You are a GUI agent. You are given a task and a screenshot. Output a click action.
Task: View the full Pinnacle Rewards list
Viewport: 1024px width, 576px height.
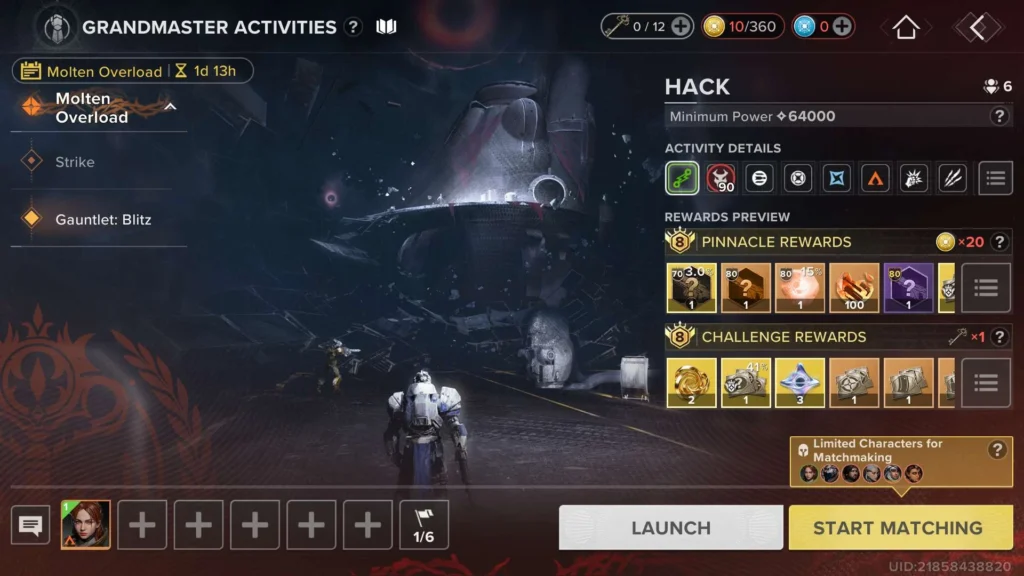click(x=986, y=288)
